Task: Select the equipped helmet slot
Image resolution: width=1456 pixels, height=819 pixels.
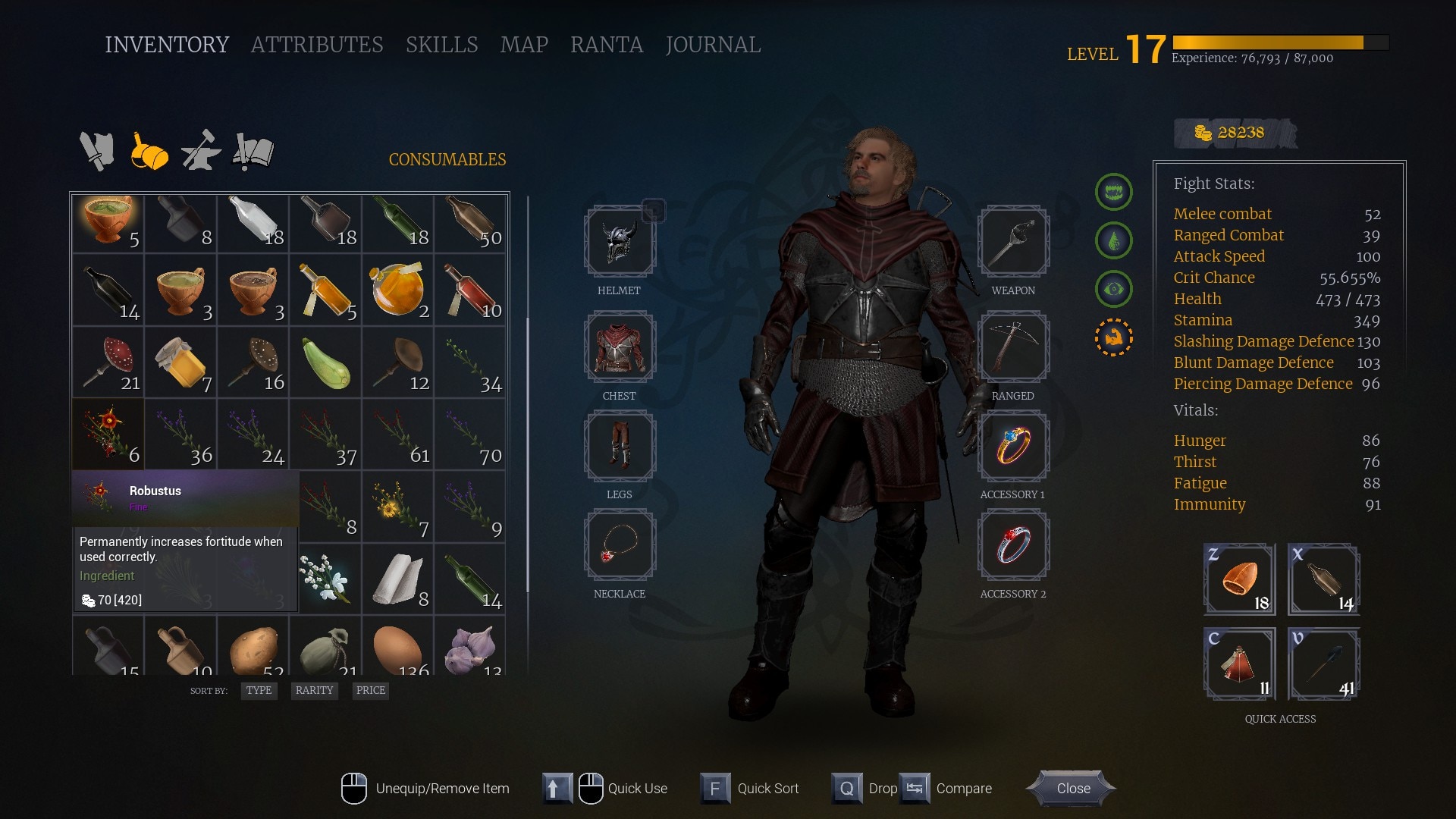Action: [620, 241]
